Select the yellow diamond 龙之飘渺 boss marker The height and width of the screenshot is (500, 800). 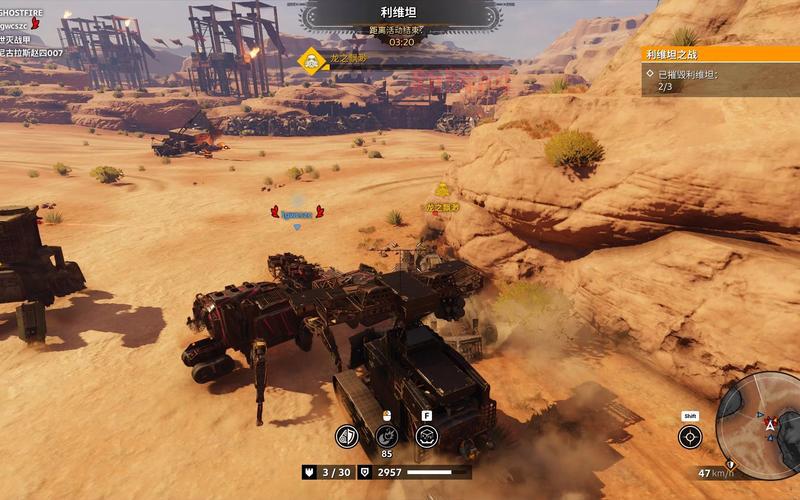312,60
